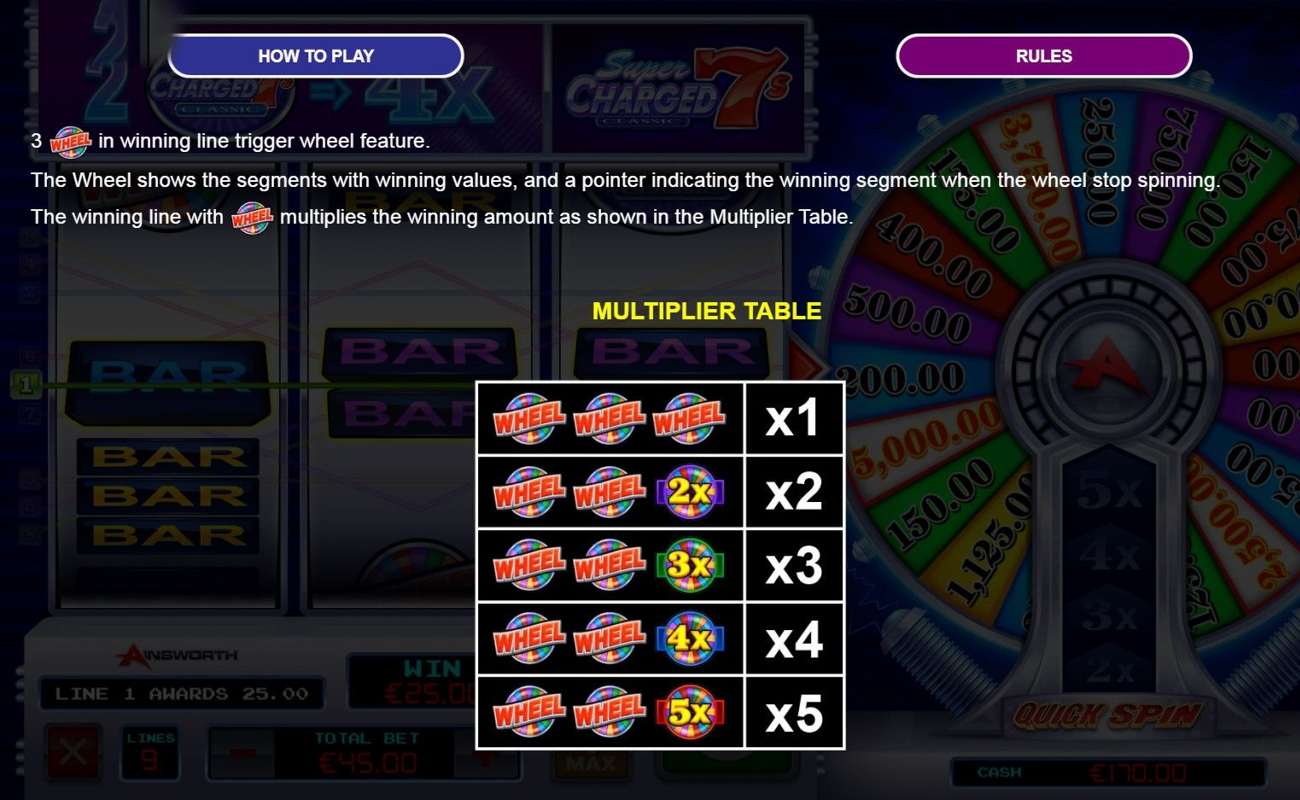1300x800 pixels.
Task: Select the 4x Wheel multiplier icon
Action: pos(690,639)
